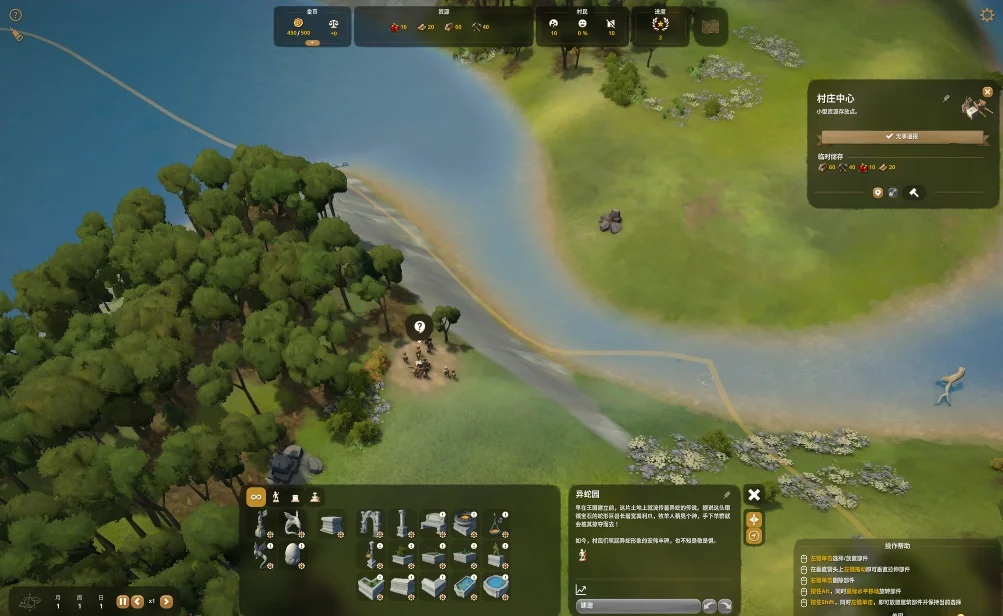Select the tall stone column piece
This screenshot has width=1003, height=616.
click(x=402, y=522)
